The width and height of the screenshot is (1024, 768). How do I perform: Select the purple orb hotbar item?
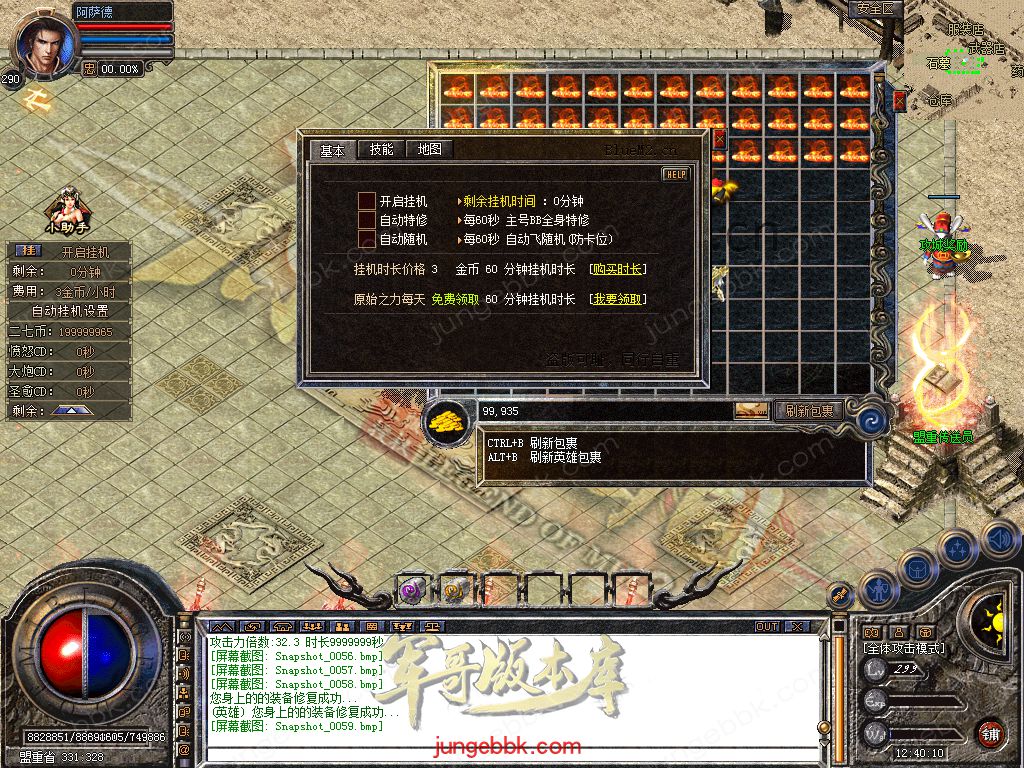click(x=413, y=589)
